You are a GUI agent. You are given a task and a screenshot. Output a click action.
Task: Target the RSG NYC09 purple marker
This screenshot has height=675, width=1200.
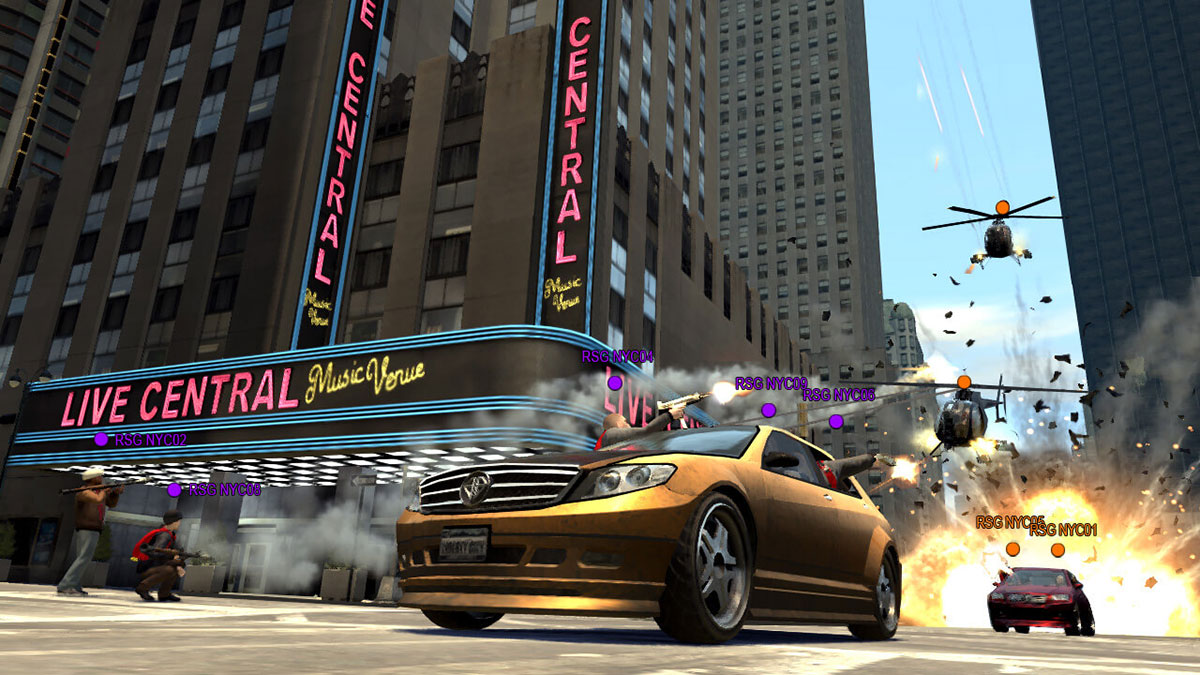[x=768, y=410]
